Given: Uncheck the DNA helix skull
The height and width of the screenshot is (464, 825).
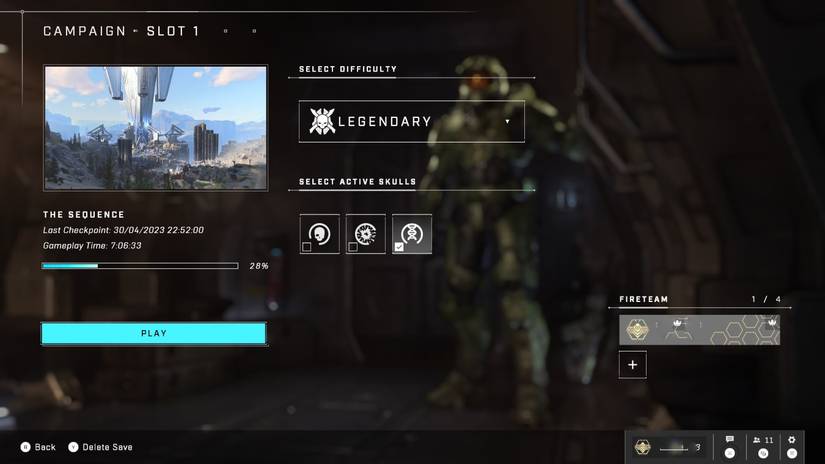Looking at the screenshot, I should click(411, 234).
